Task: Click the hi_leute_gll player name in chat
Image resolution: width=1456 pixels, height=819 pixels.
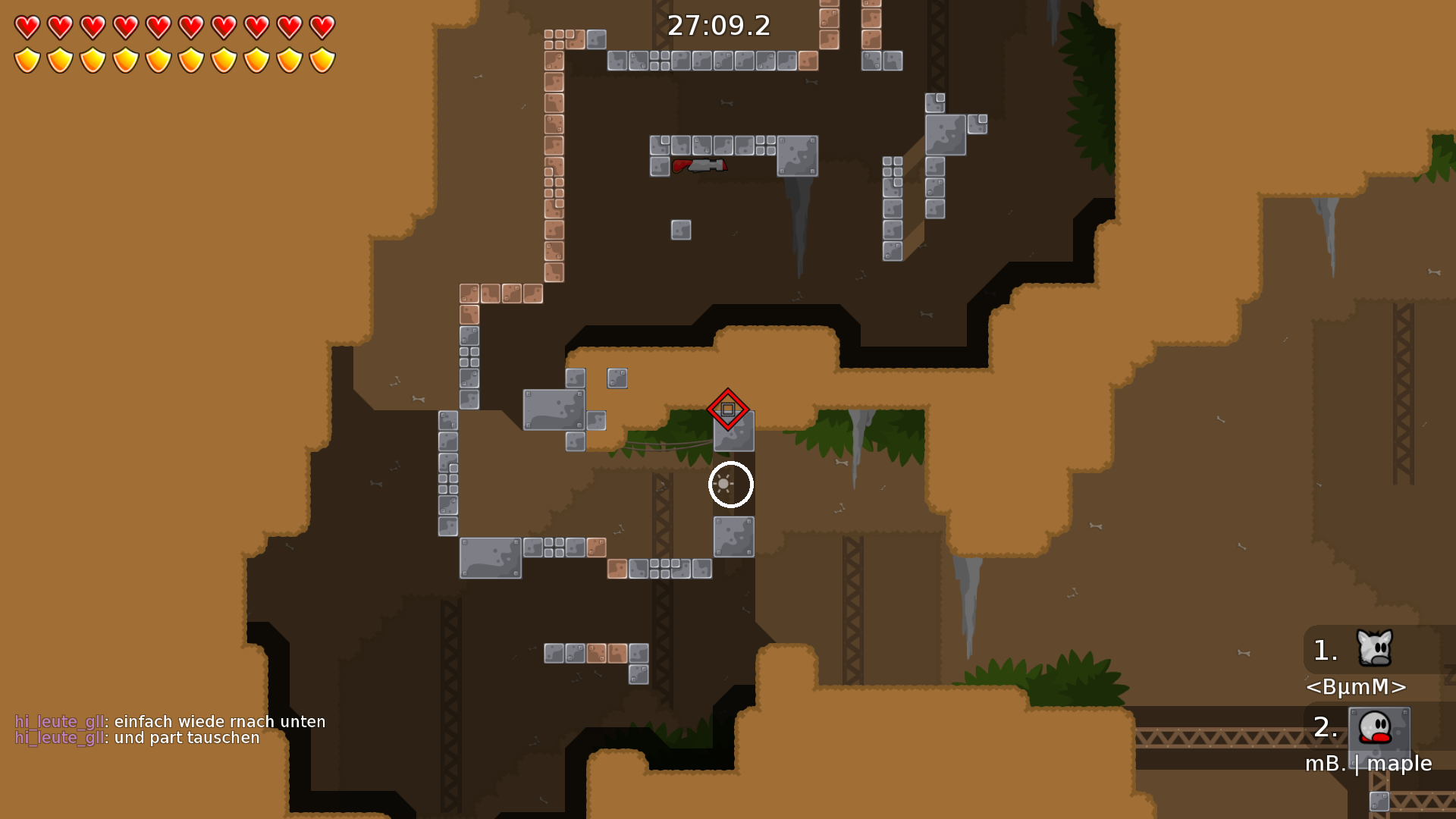Action: click(x=59, y=721)
